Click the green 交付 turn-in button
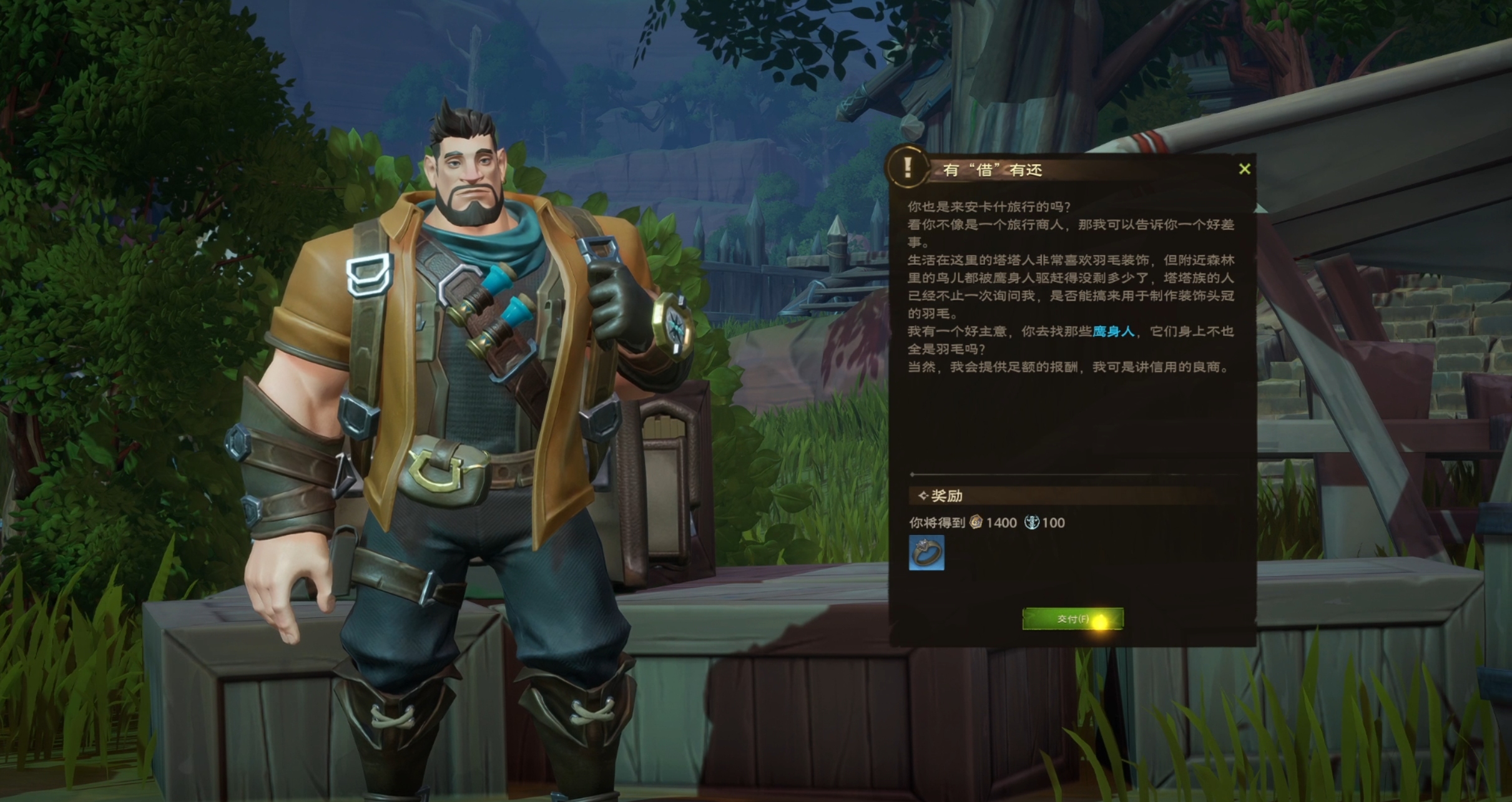Screen dimensions: 1512x802 click(1072, 619)
